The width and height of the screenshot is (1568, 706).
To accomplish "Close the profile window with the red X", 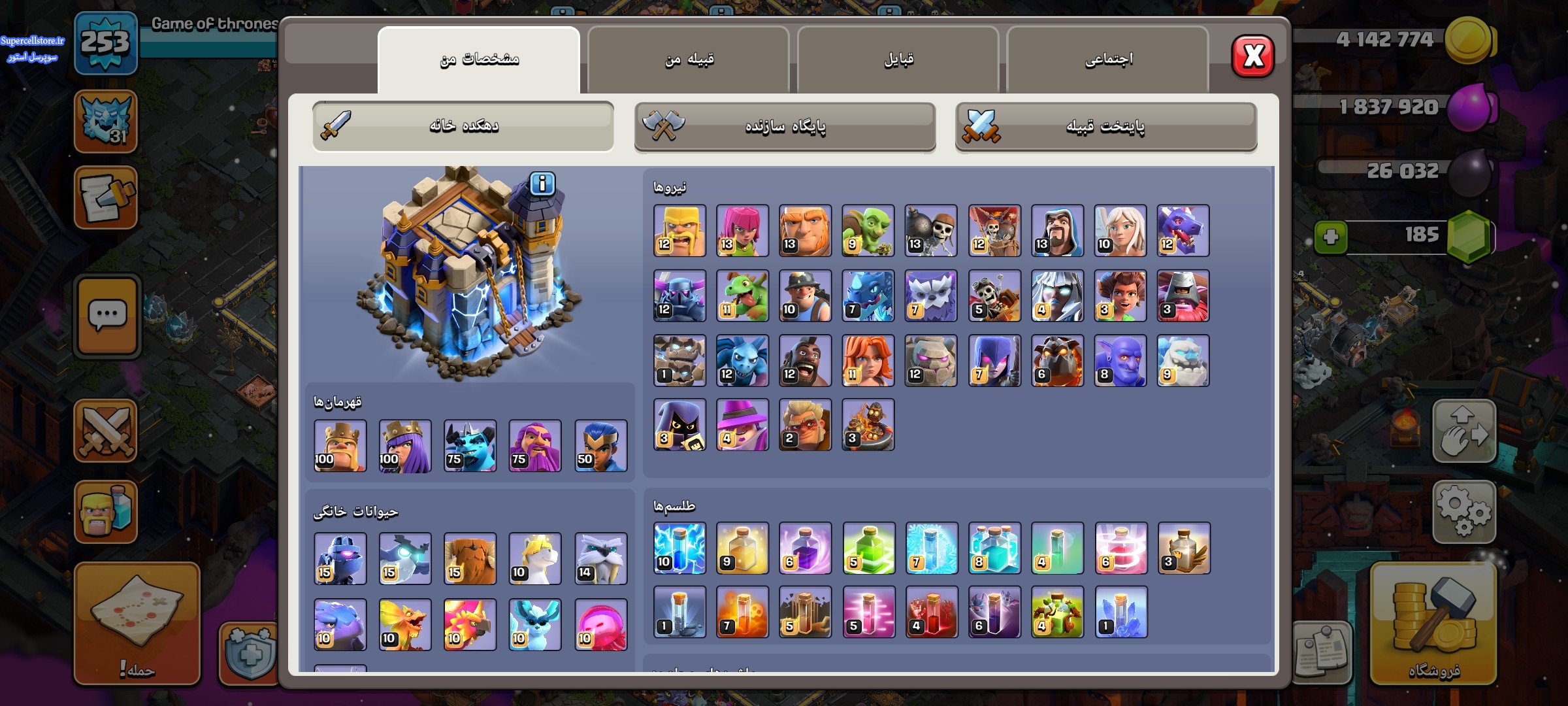I will click(x=1252, y=56).
